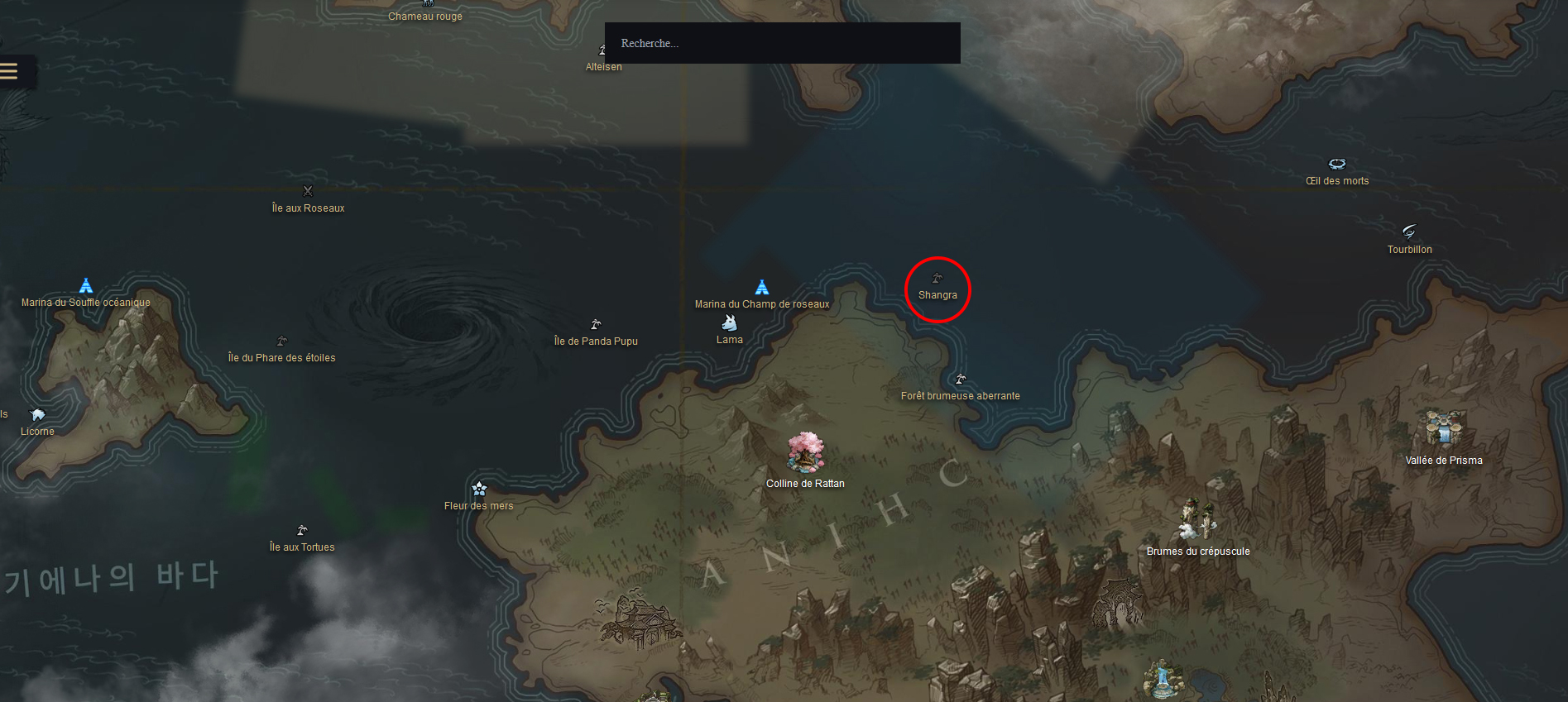Click the Recherche search field

(781, 43)
